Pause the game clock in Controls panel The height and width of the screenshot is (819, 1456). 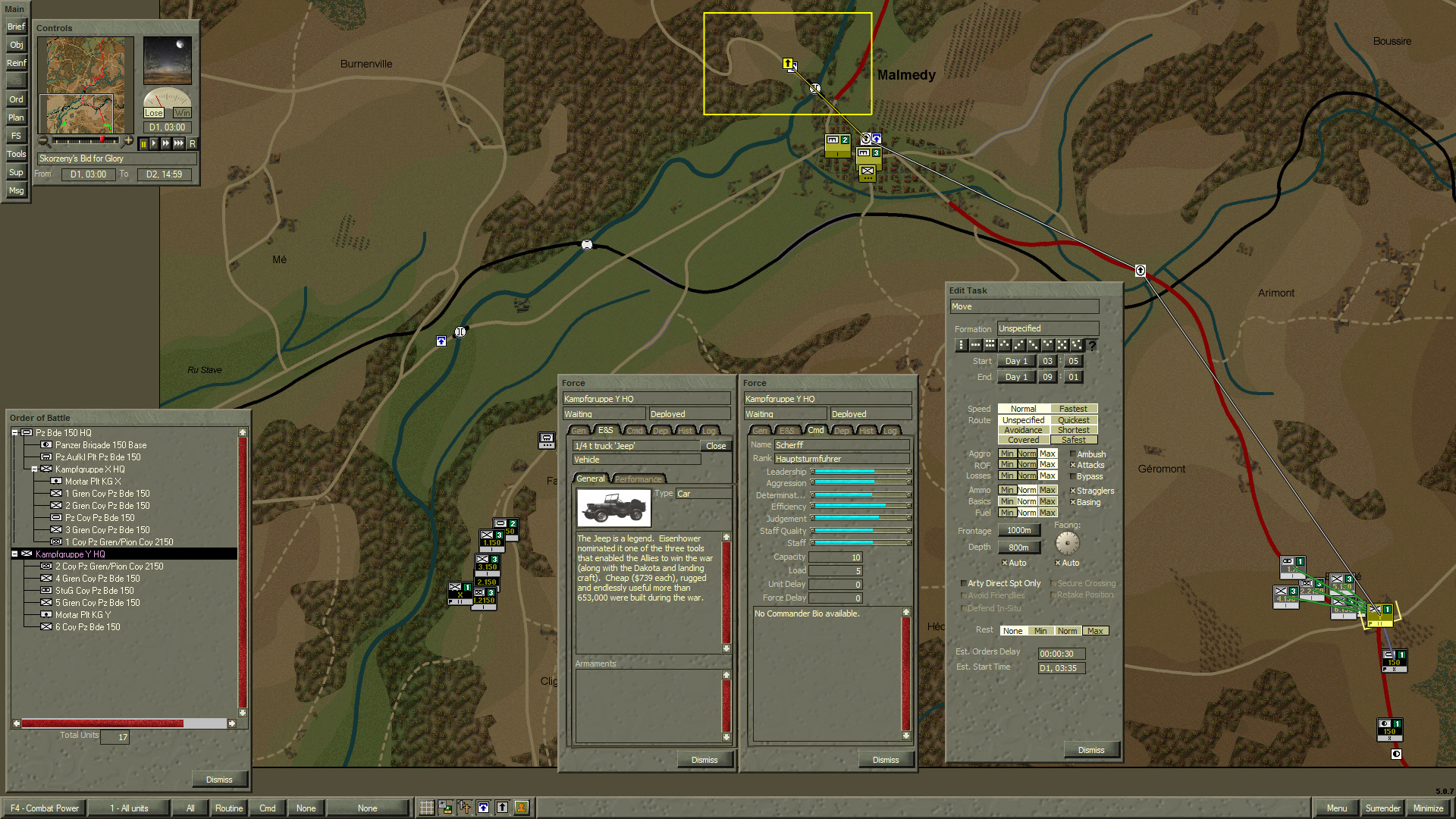145,143
